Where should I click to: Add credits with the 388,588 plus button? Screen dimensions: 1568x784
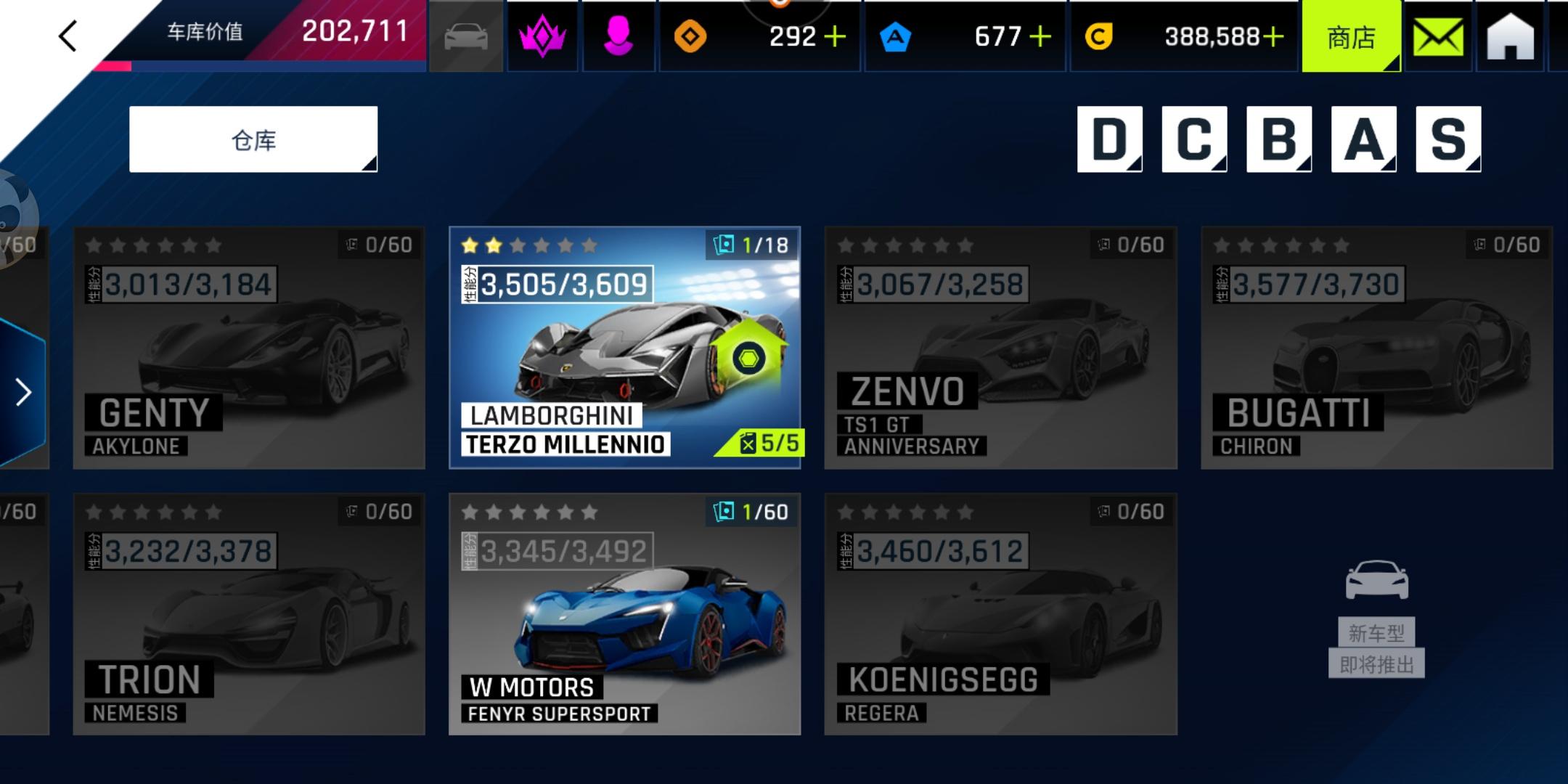[1273, 36]
